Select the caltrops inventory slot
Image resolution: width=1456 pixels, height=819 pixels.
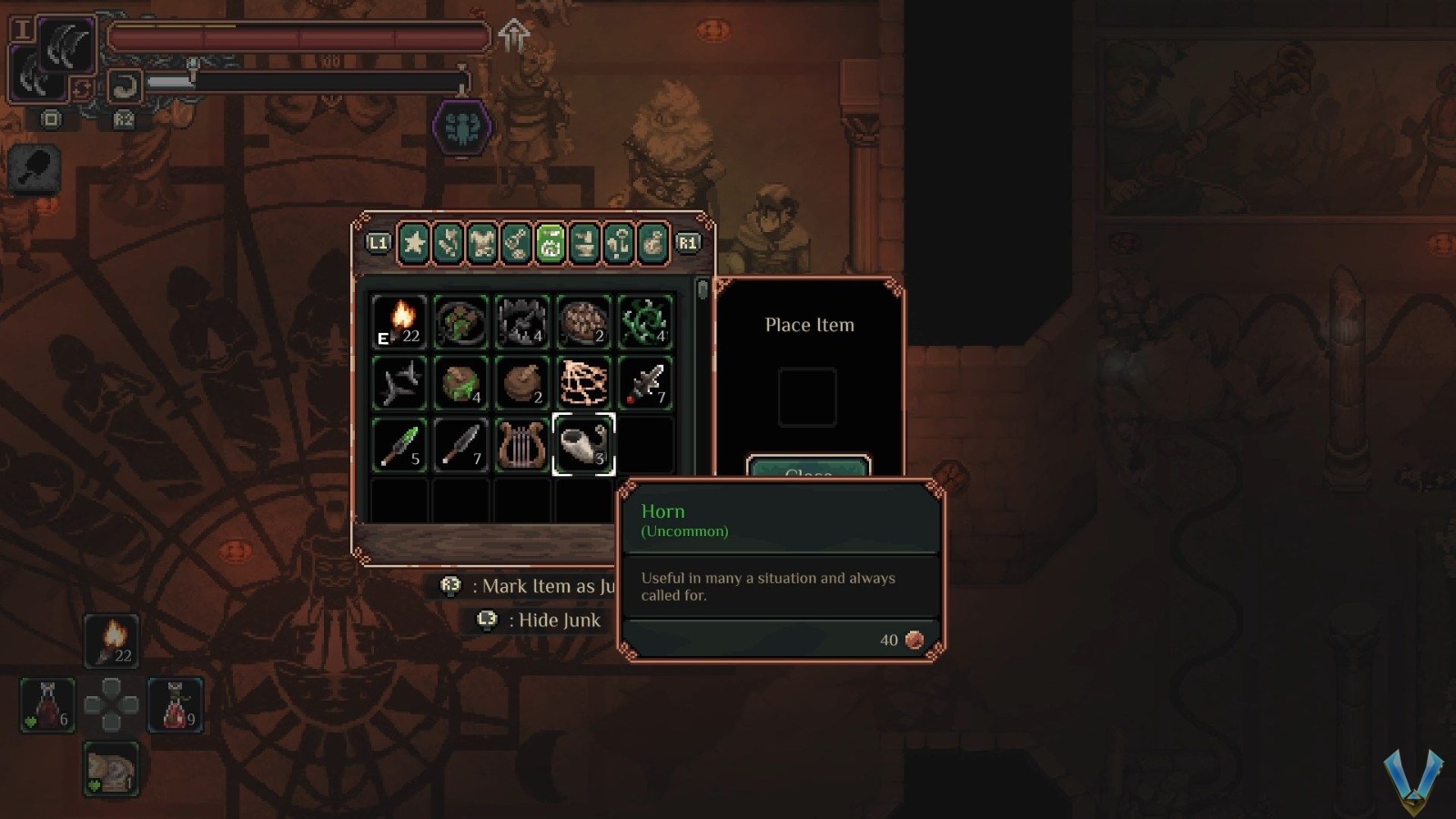click(399, 382)
